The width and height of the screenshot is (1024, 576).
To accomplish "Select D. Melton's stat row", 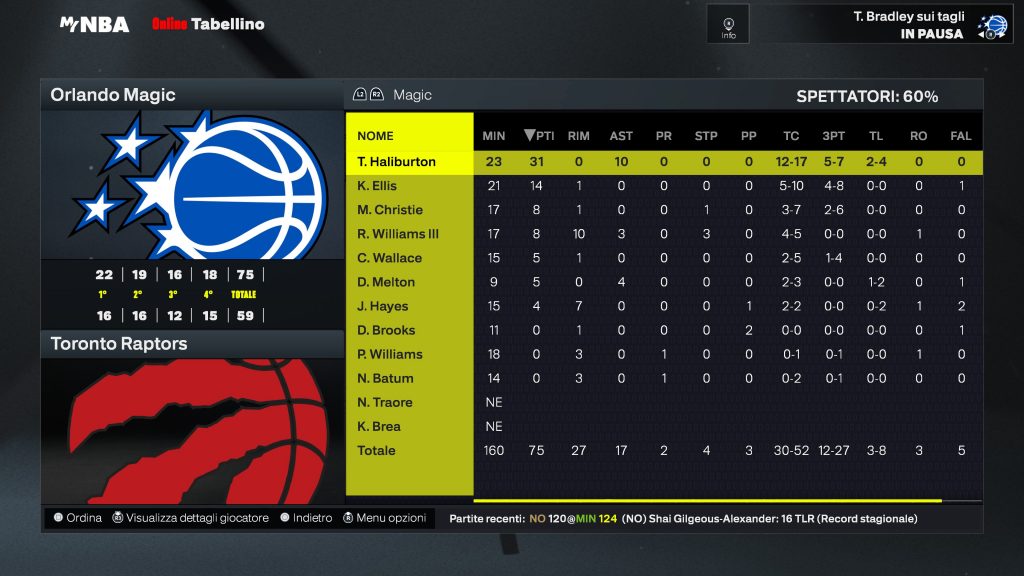I will click(x=385, y=282).
